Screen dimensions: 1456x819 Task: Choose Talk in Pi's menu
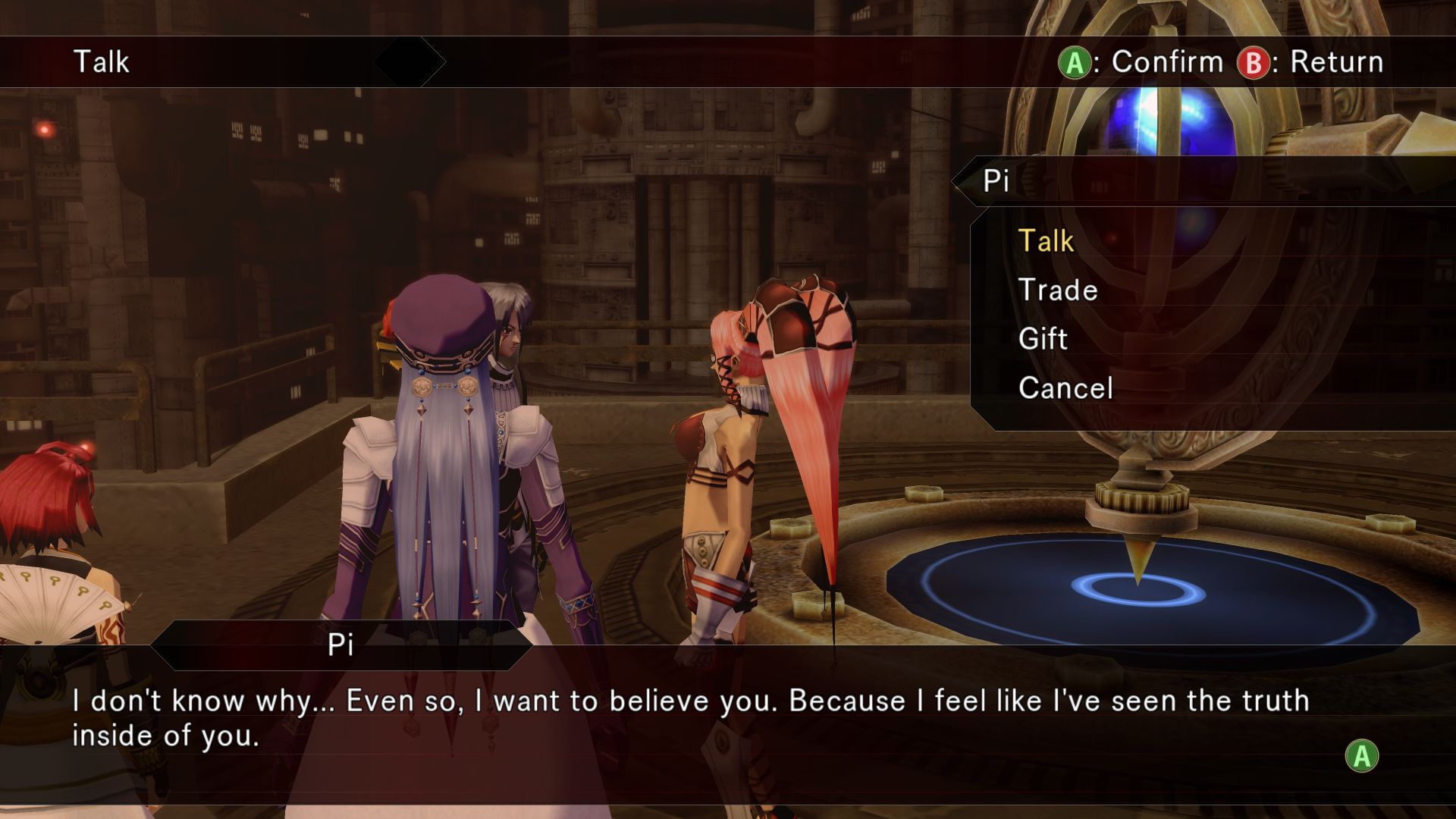(1046, 241)
